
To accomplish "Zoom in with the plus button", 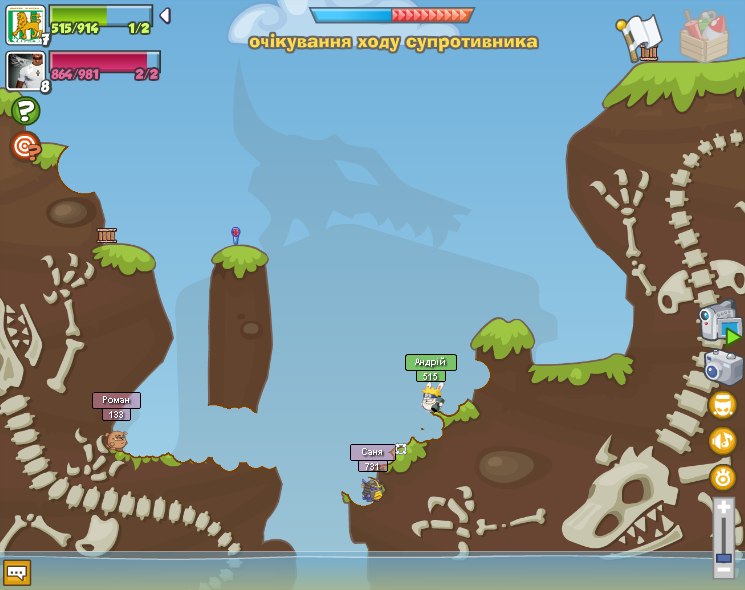I will [x=723, y=508].
